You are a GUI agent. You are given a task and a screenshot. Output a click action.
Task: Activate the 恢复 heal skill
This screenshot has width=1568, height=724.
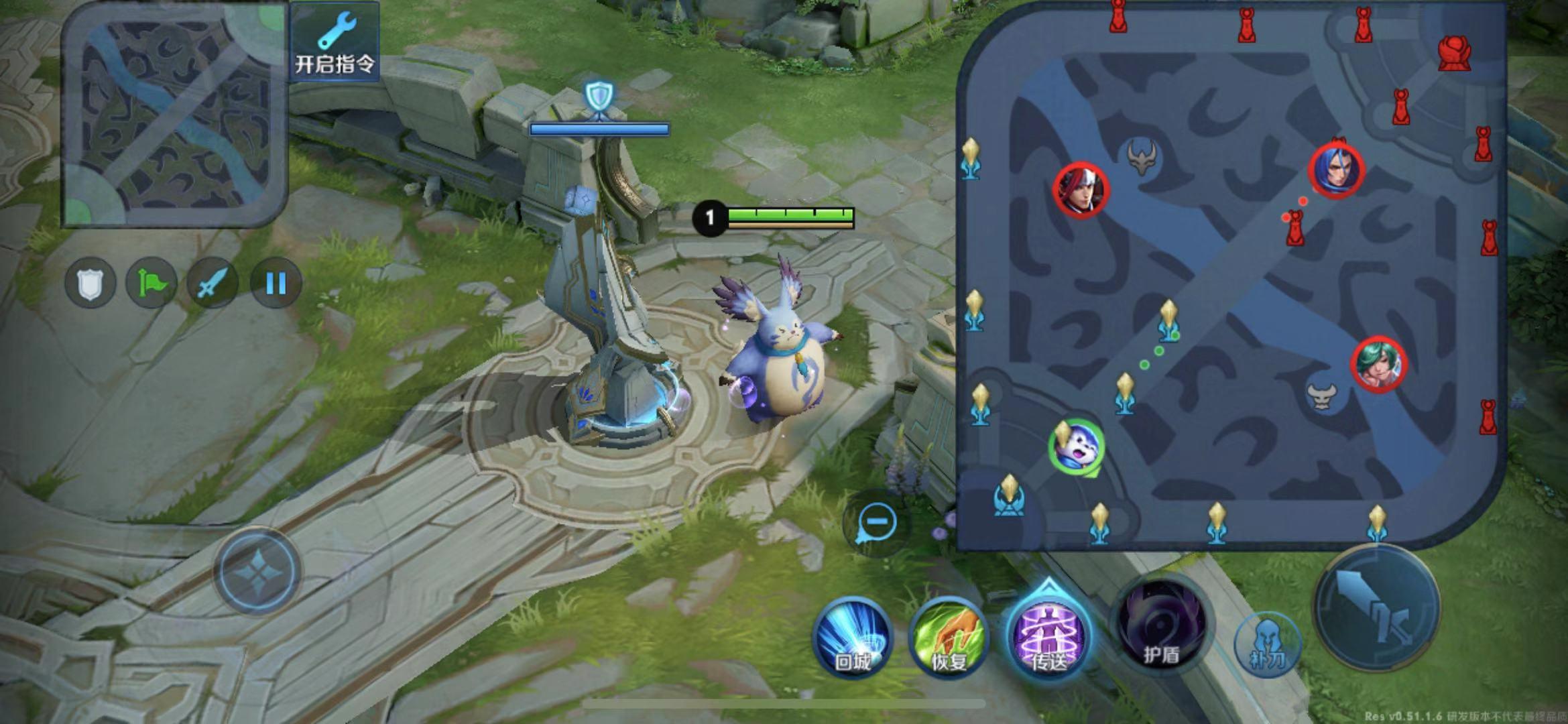tap(949, 638)
